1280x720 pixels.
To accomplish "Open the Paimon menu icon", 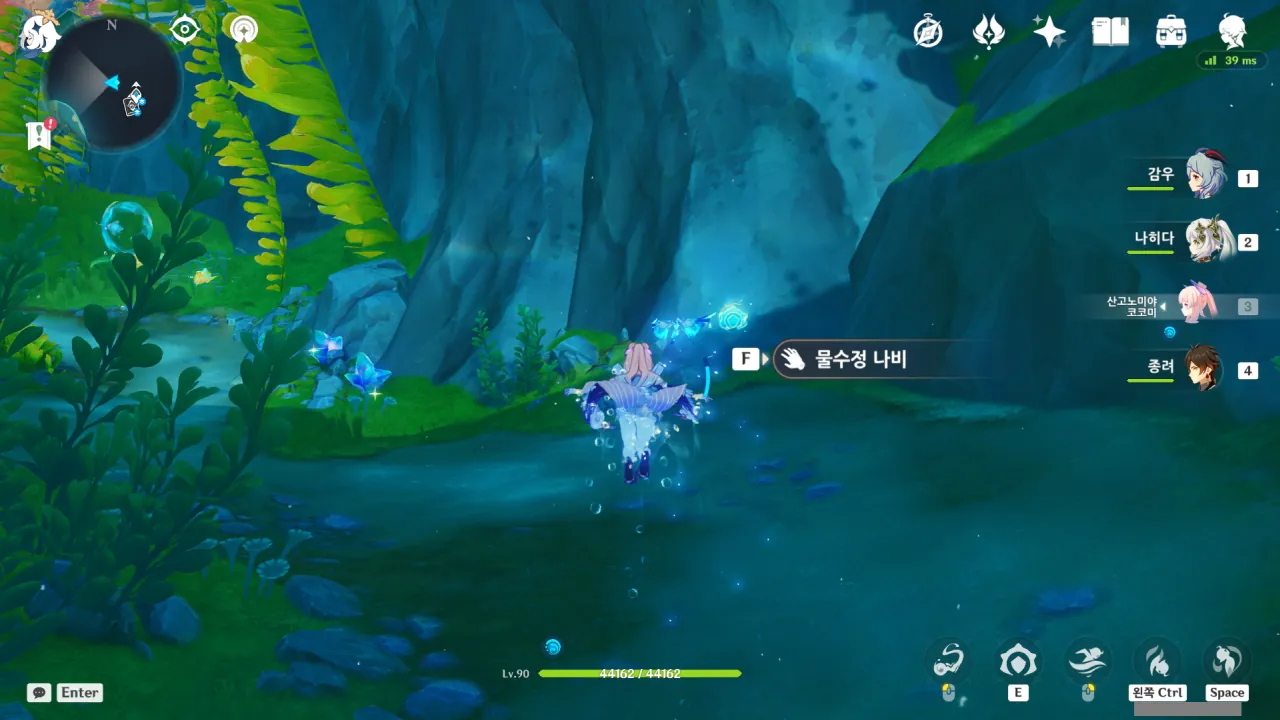I will pos(40,32).
